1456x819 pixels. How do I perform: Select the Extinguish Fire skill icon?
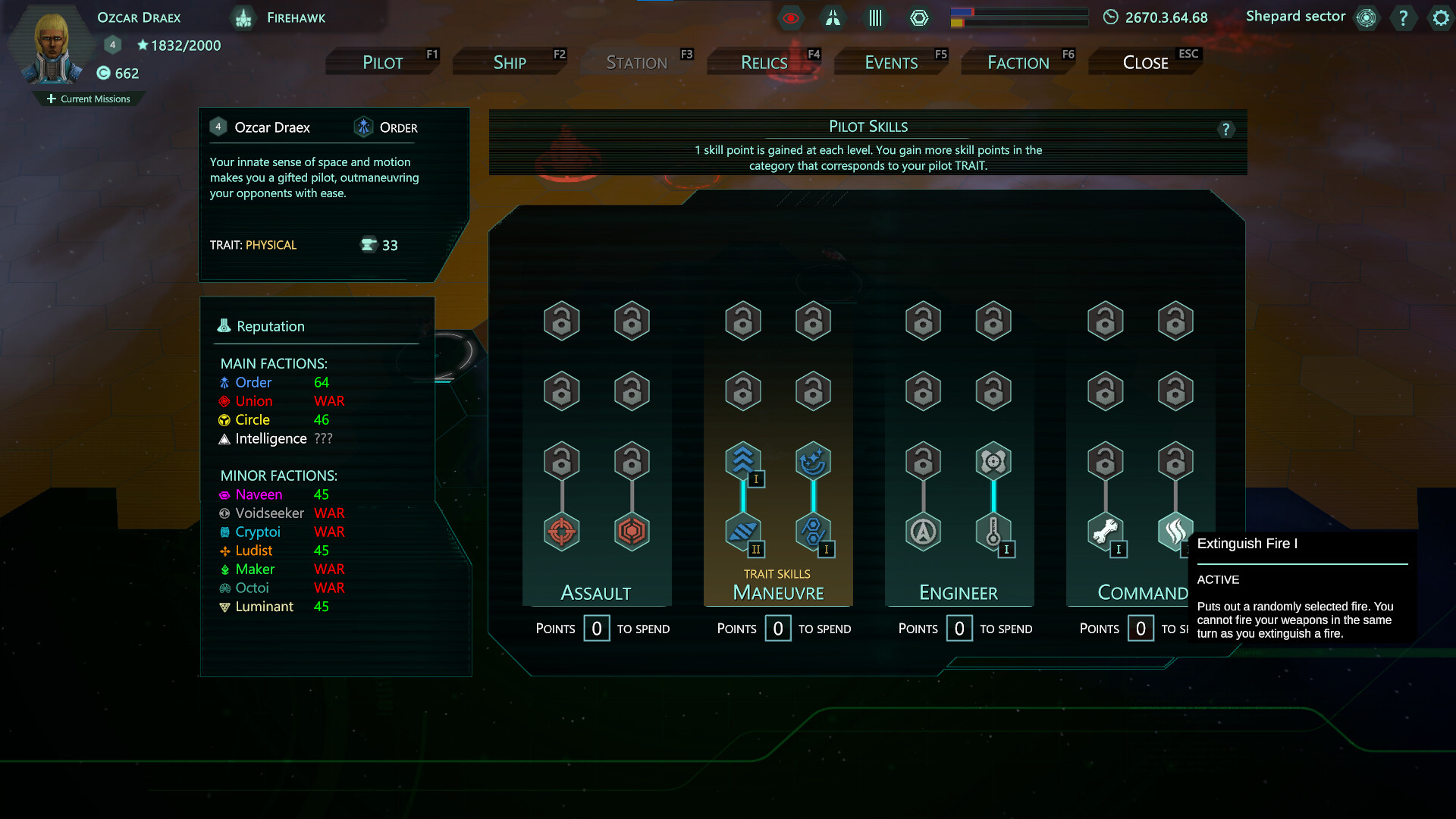coord(1175,531)
